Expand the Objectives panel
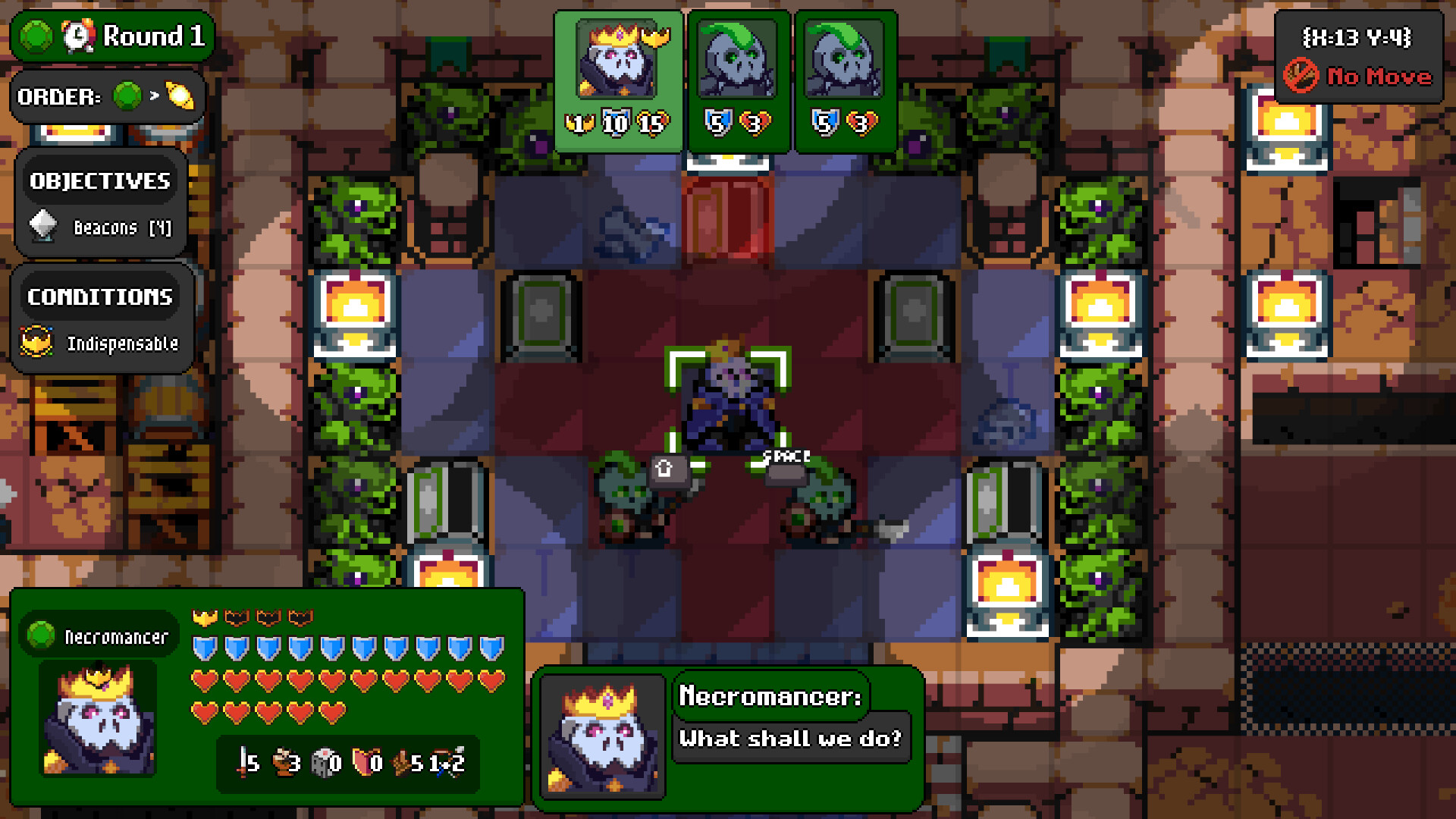The image size is (1456, 819). (99, 180)
